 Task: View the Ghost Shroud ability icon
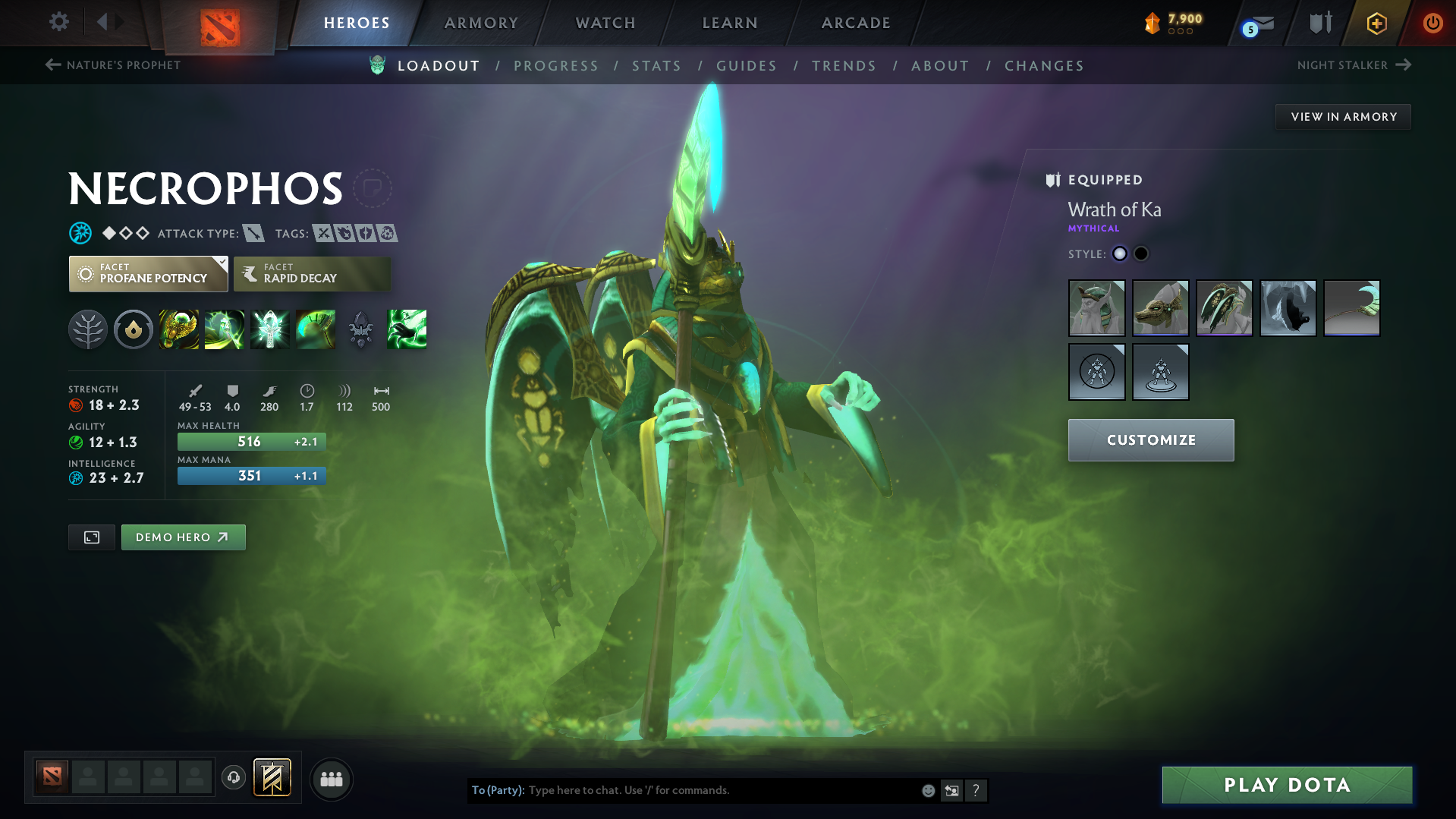[225, 329]
